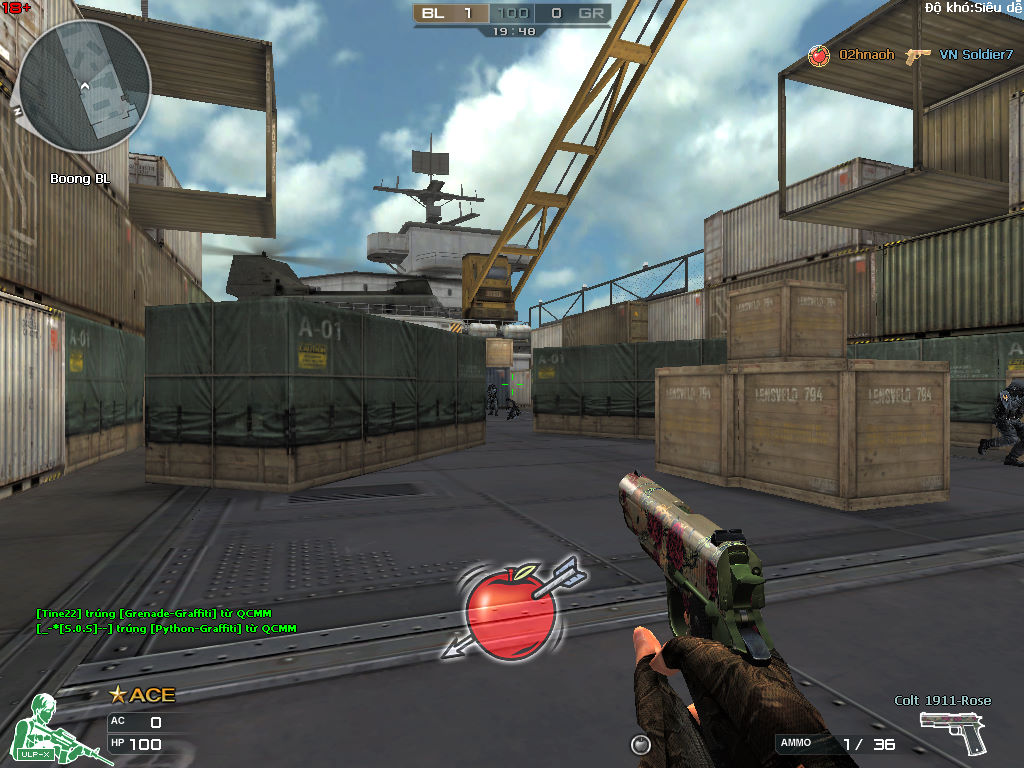The width and height of the screenshot is (1024, 768).
Task: Click the green soldier character badge
Action: click(x=50, y=728)
